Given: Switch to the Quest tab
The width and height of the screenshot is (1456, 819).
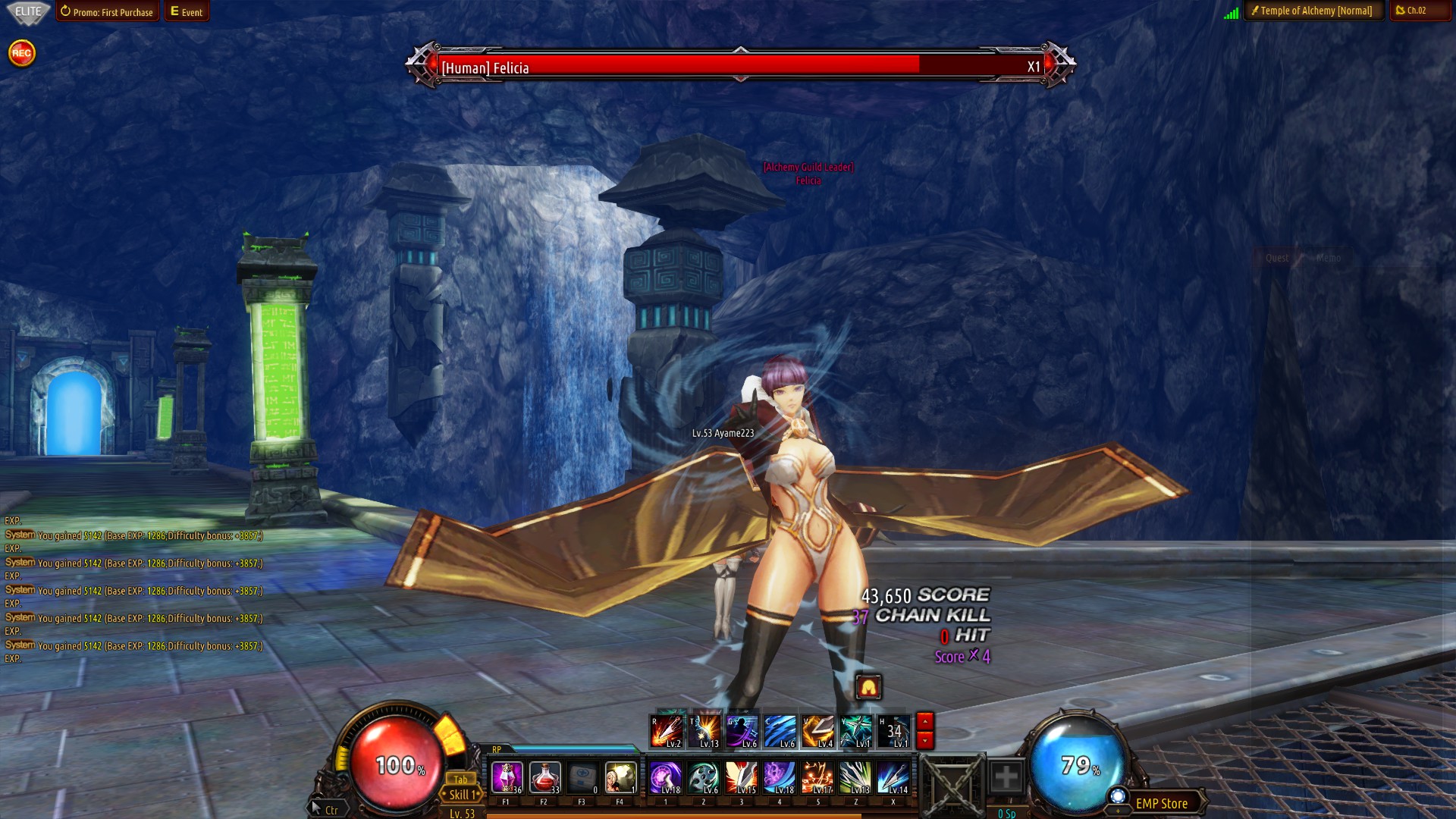Looking at the screenshot, I should click(x=1276, y=258).
